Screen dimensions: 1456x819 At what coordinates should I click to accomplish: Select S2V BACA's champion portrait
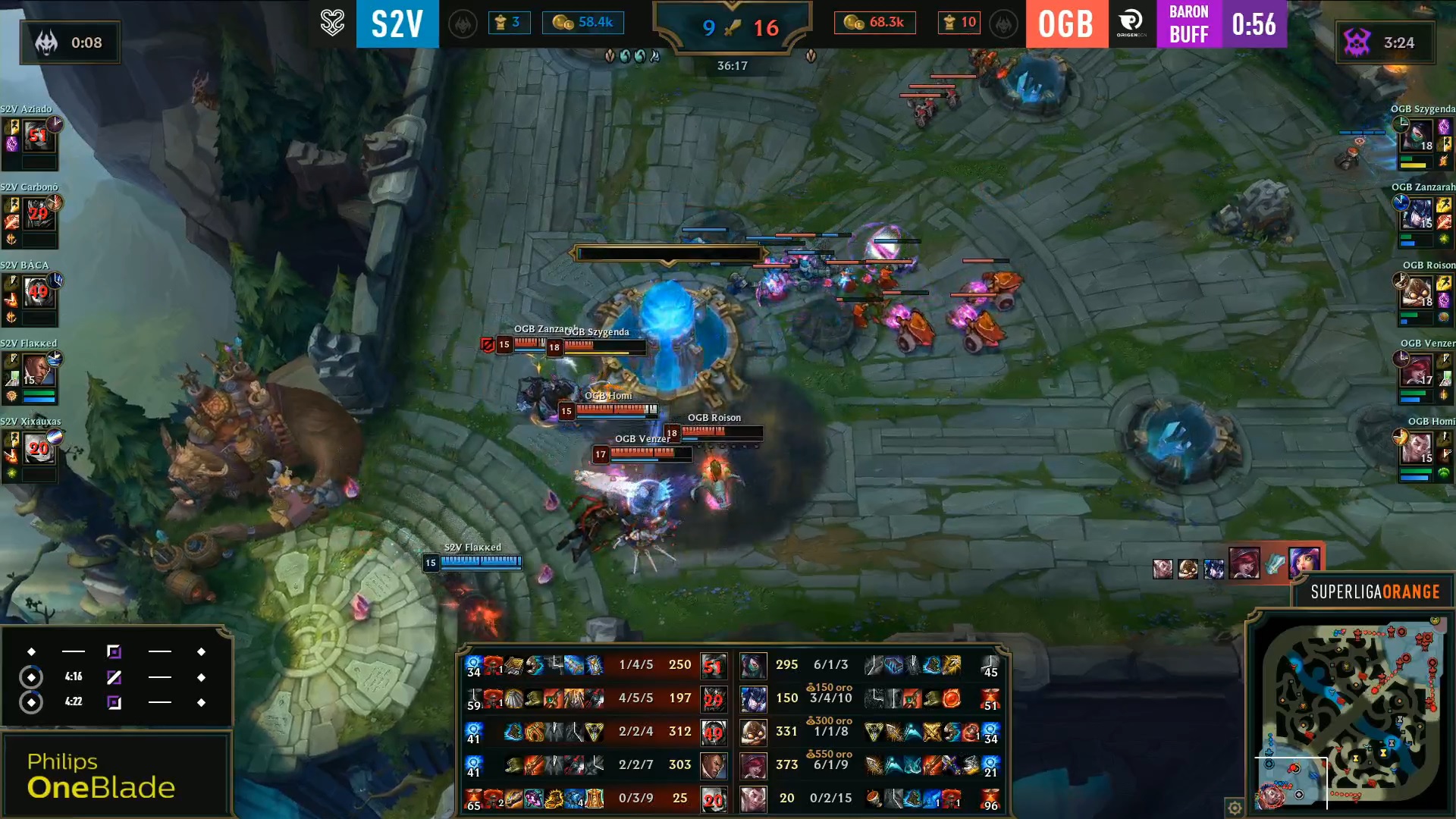coord(37,293)
